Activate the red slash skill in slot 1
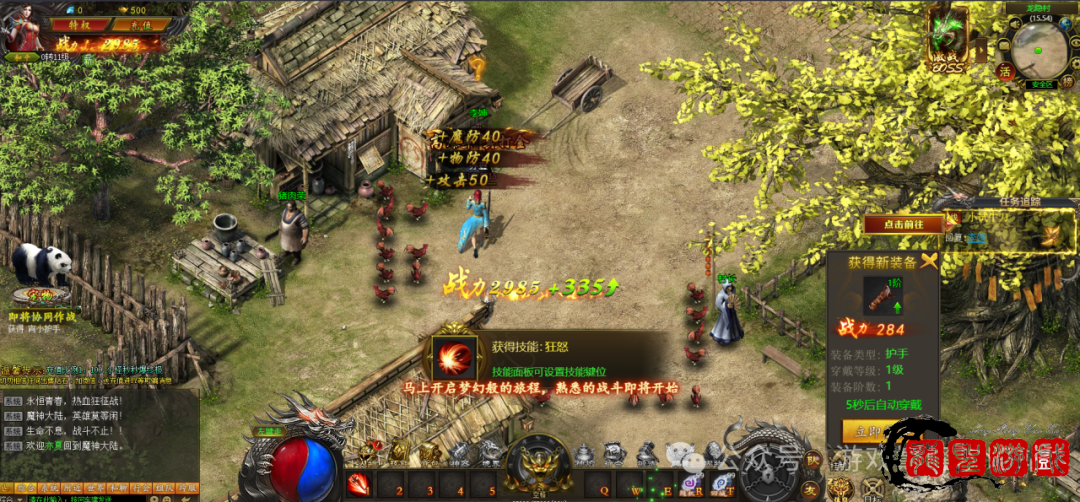 (359, 486)
